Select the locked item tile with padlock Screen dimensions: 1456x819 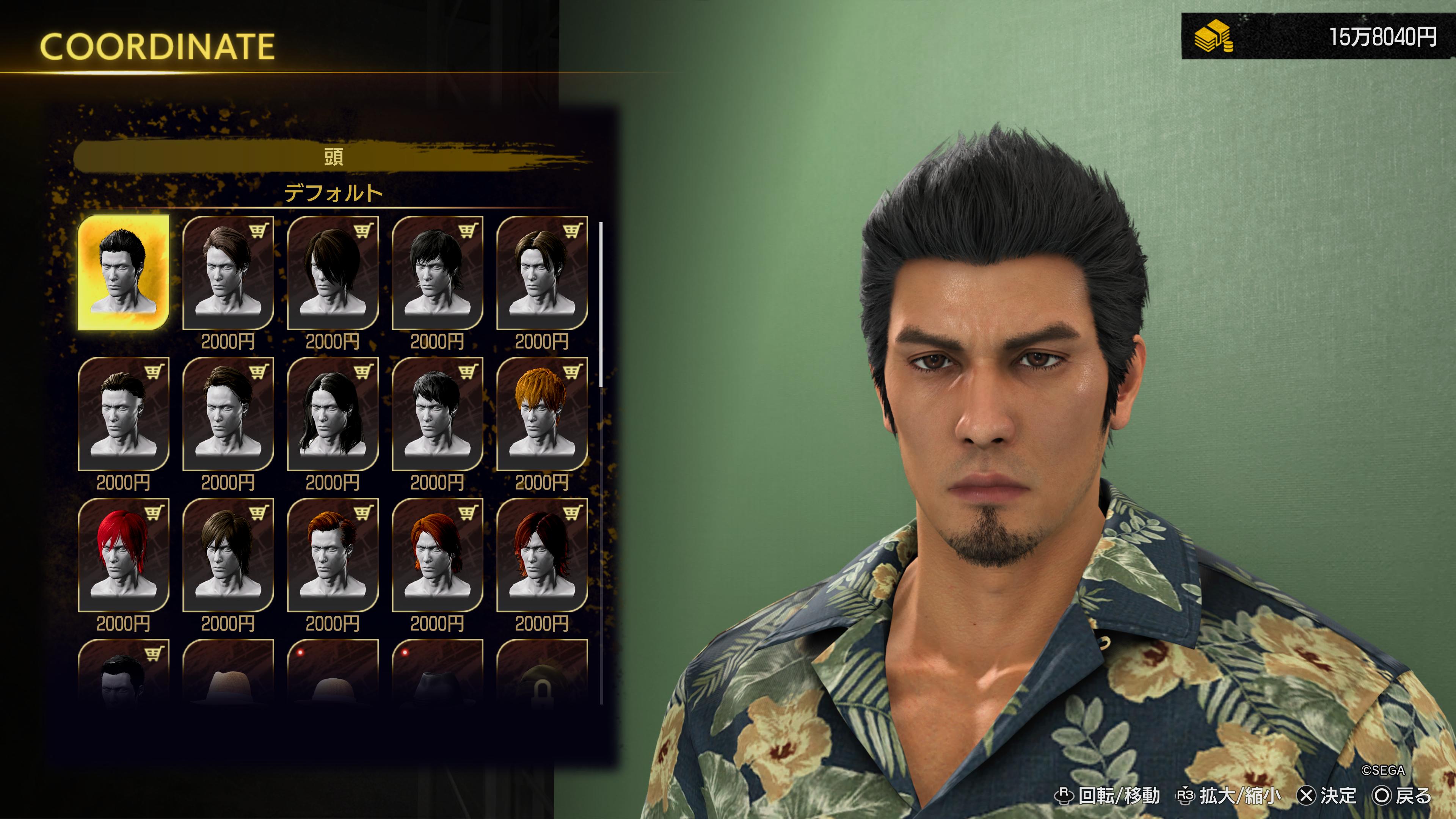(x=541, y=673)
